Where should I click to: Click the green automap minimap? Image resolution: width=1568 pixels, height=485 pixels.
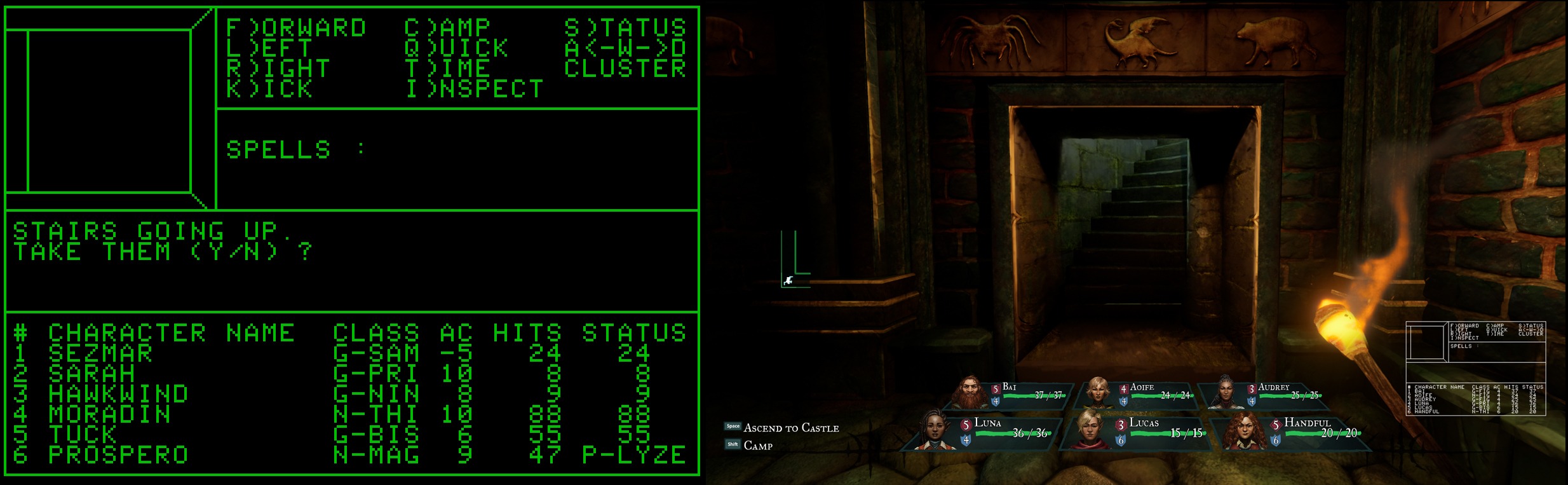(x=795, y=260)
